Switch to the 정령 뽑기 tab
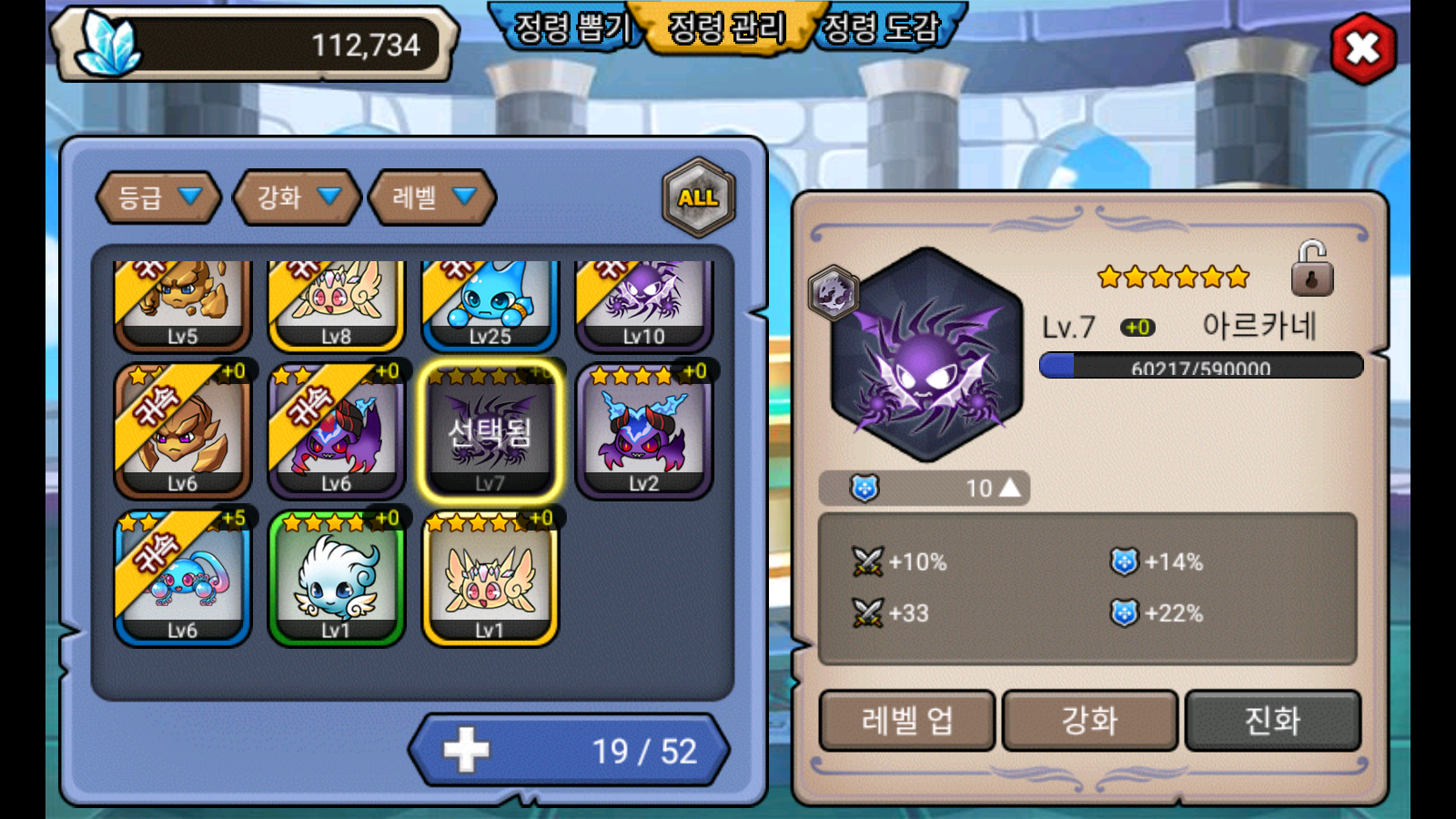Image resolution: width=1456 pixels, height=819 pixels. click(571, 27)
